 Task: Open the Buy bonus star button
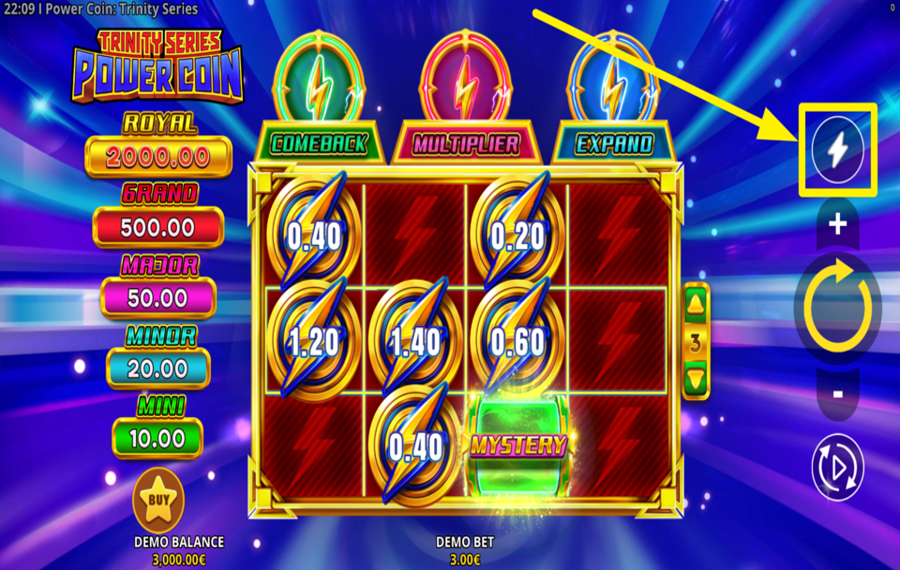[x=158, y=499]
